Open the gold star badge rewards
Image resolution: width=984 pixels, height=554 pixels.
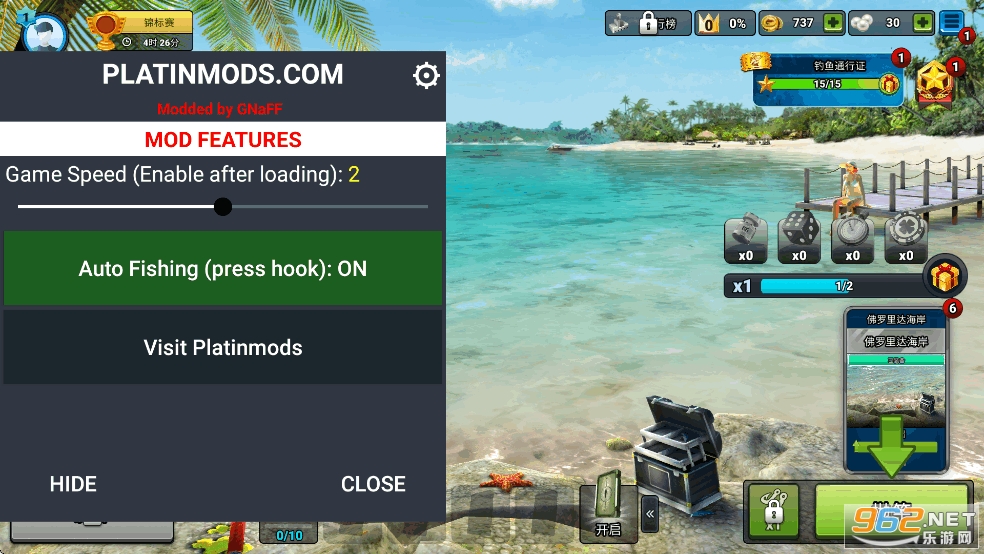(935, 84)
